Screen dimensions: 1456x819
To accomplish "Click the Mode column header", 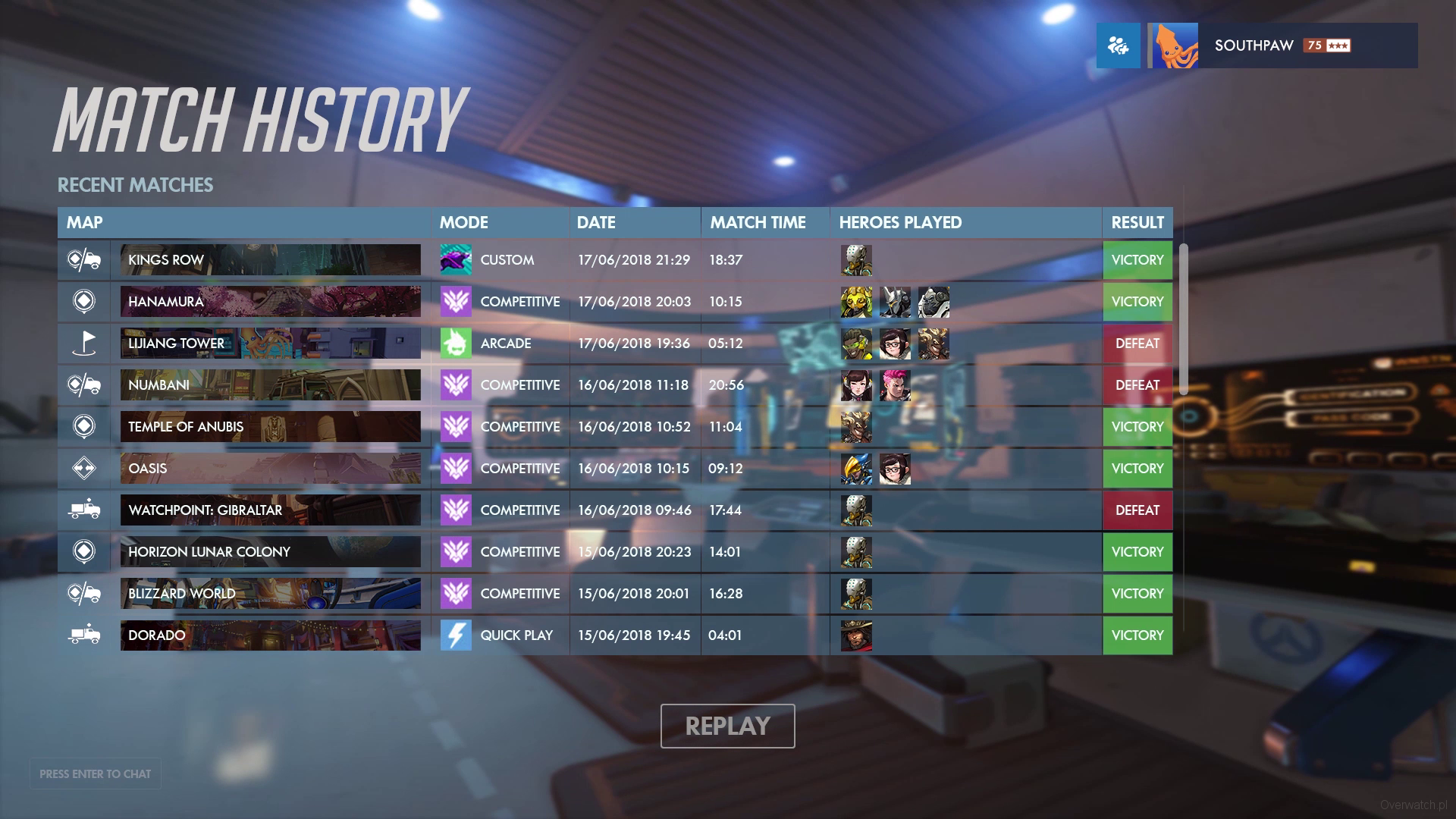I will click(463, 222).
